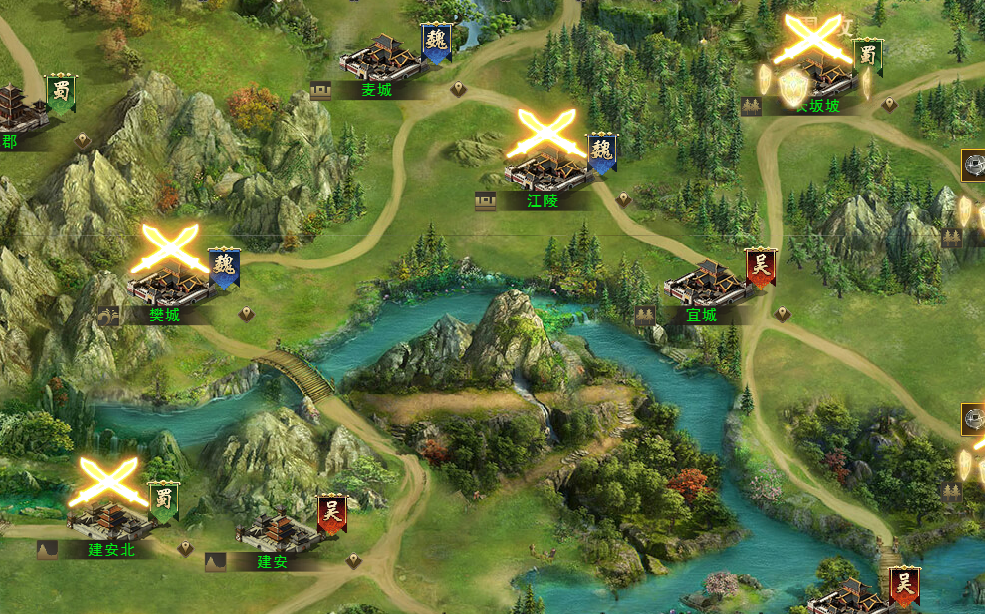Click the crossed swords battle icon above 建安北

click(x=107, y=482)
